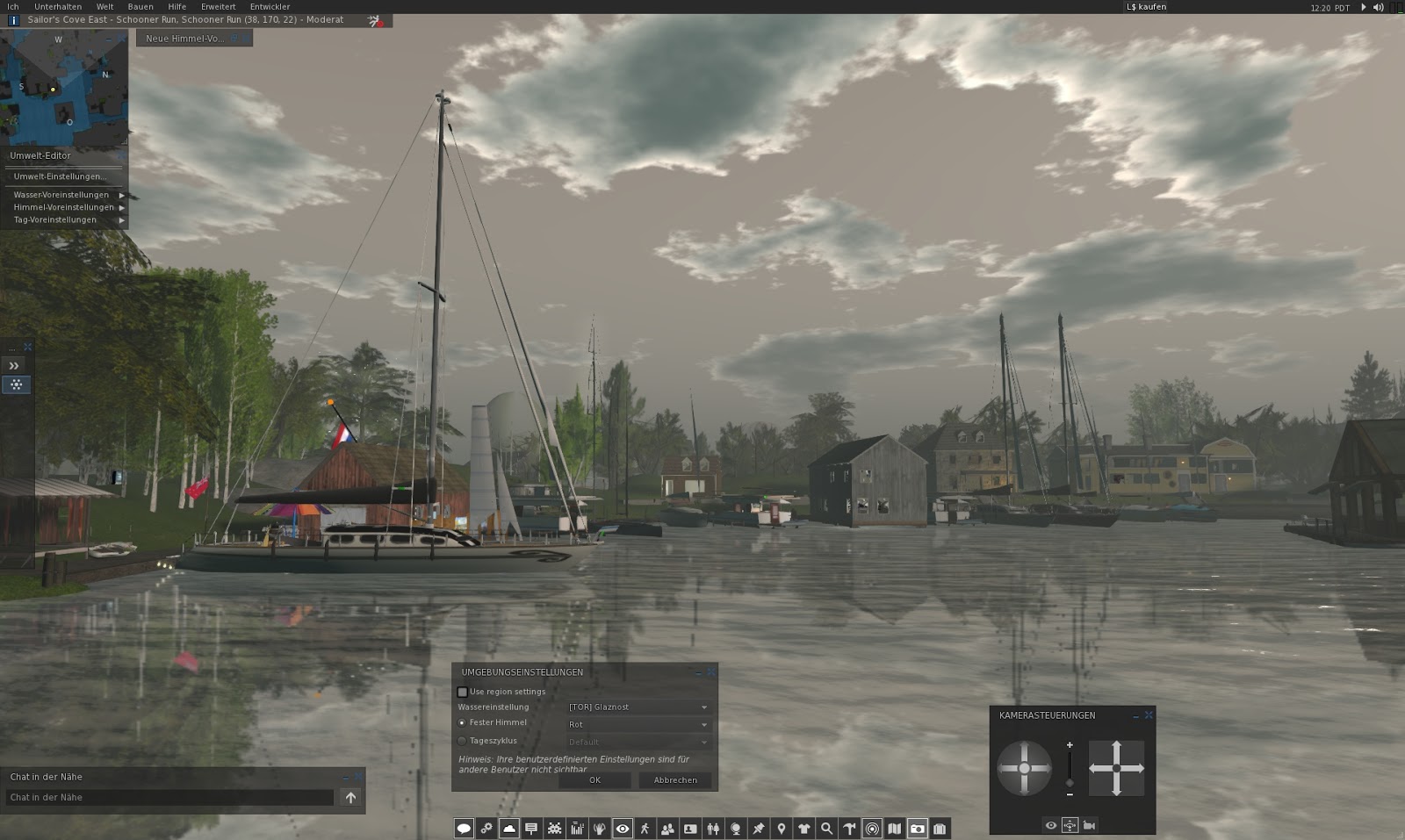Open the Search magnifier tool
This screenshot has height=840, width=1405.
825,828
